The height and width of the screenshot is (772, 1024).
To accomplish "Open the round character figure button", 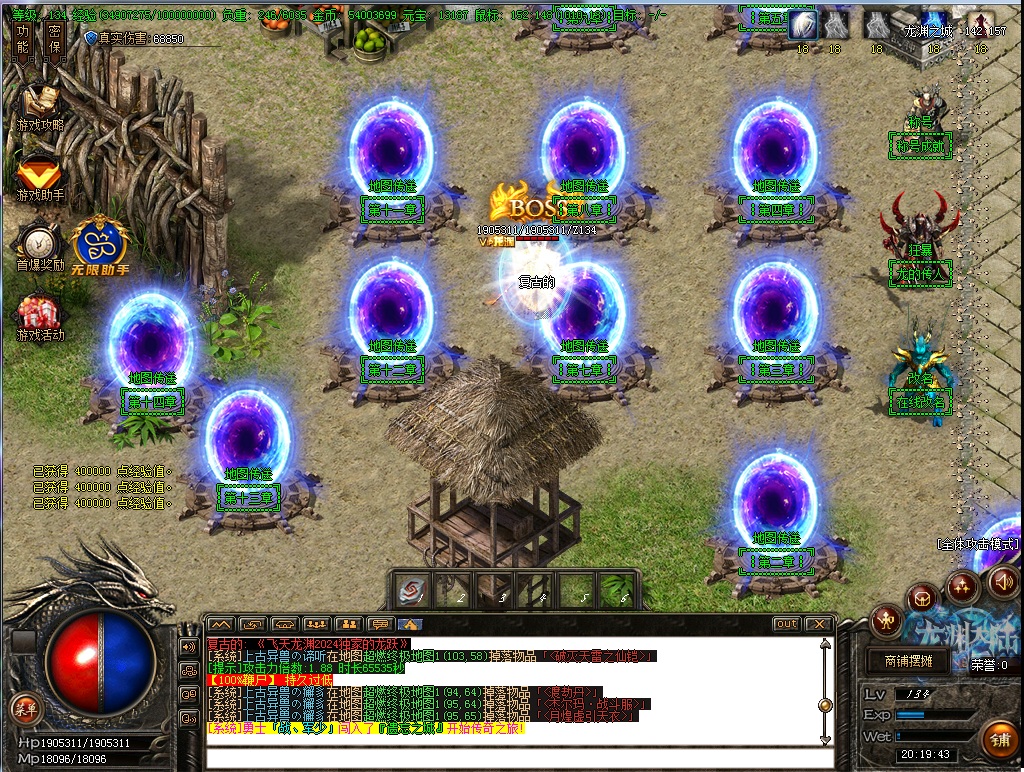I will [x=886, y=621].
